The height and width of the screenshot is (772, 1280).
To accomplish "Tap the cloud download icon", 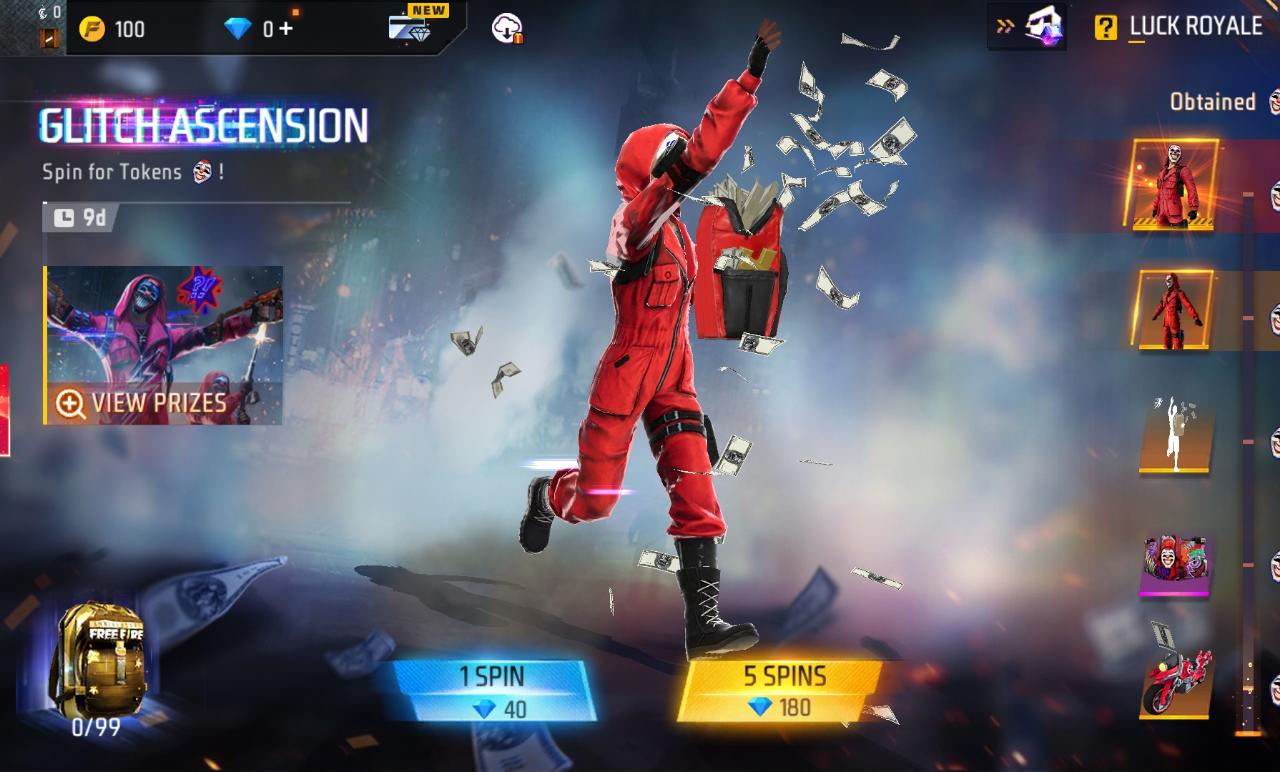I will tap(507, 28).
